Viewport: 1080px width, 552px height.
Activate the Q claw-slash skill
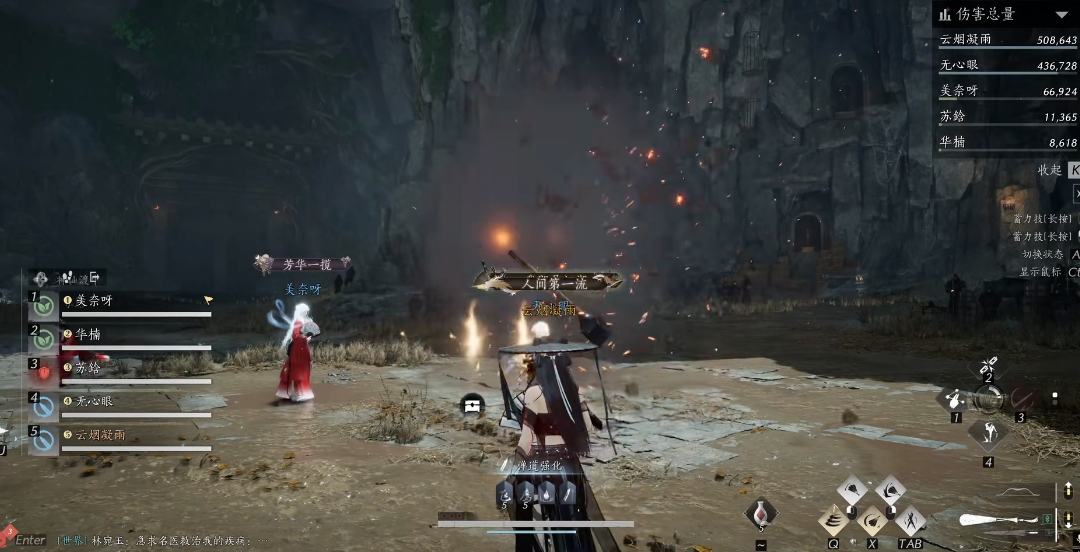834,519
